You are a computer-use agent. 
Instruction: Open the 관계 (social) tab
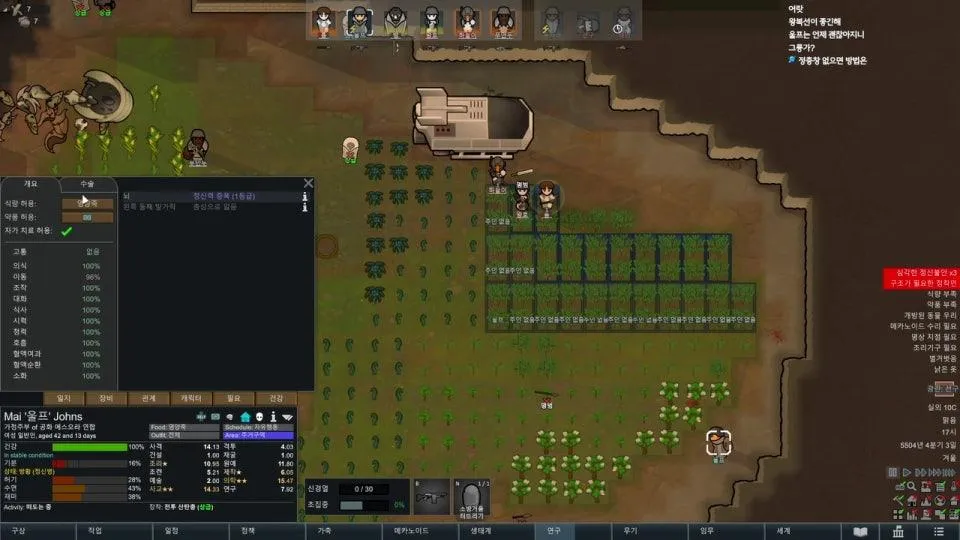point(149,398)
